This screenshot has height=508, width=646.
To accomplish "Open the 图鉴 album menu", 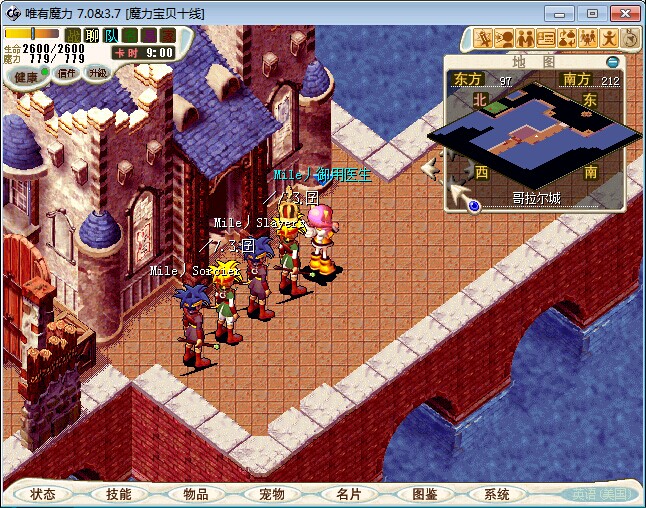I will tap(424, 494).
